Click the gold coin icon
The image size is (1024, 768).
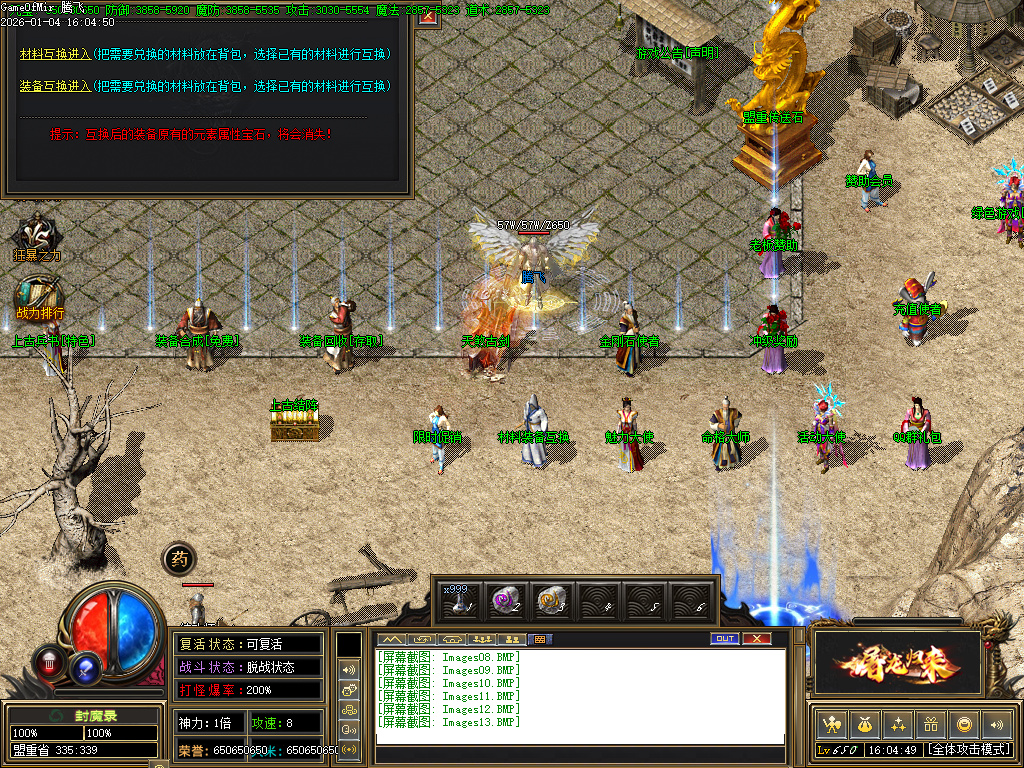(x=964, y=724)
